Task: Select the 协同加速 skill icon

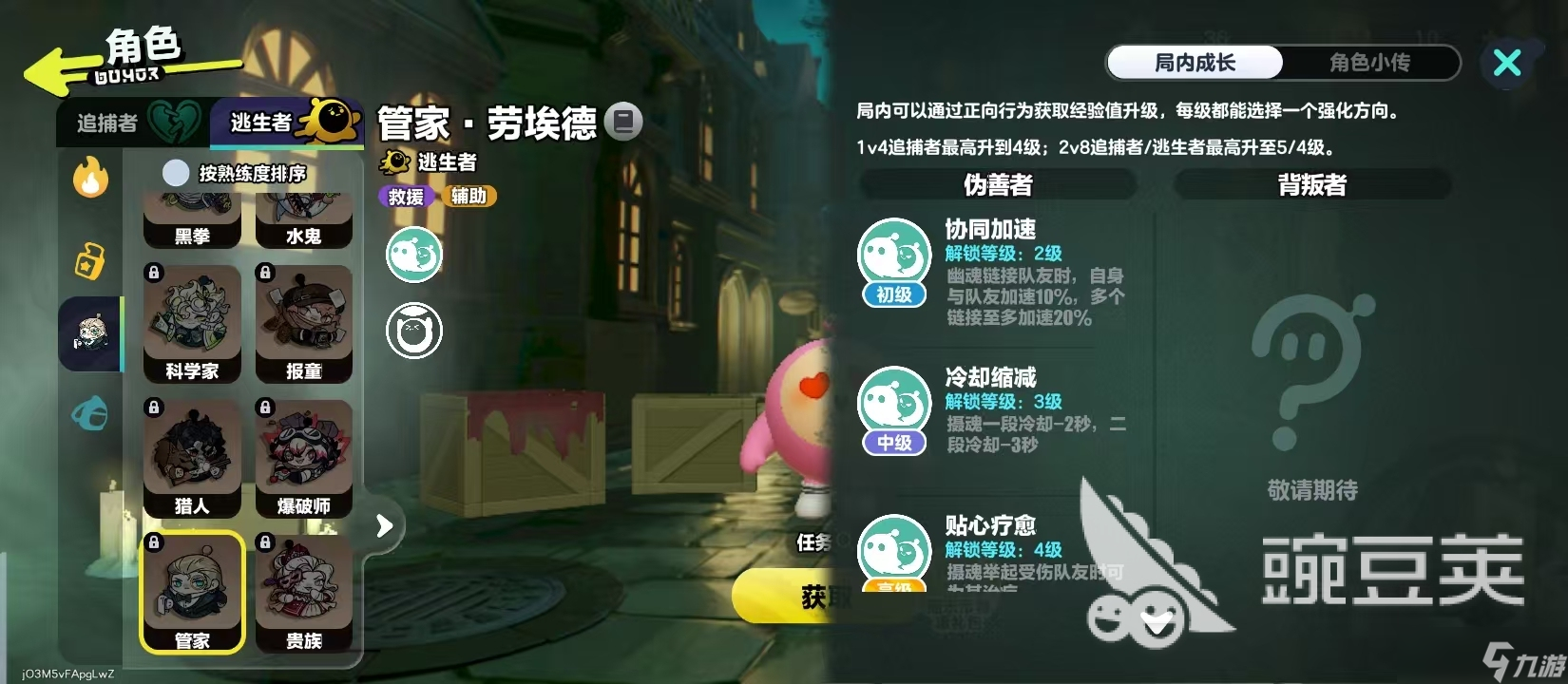Action: pos(892,252)
